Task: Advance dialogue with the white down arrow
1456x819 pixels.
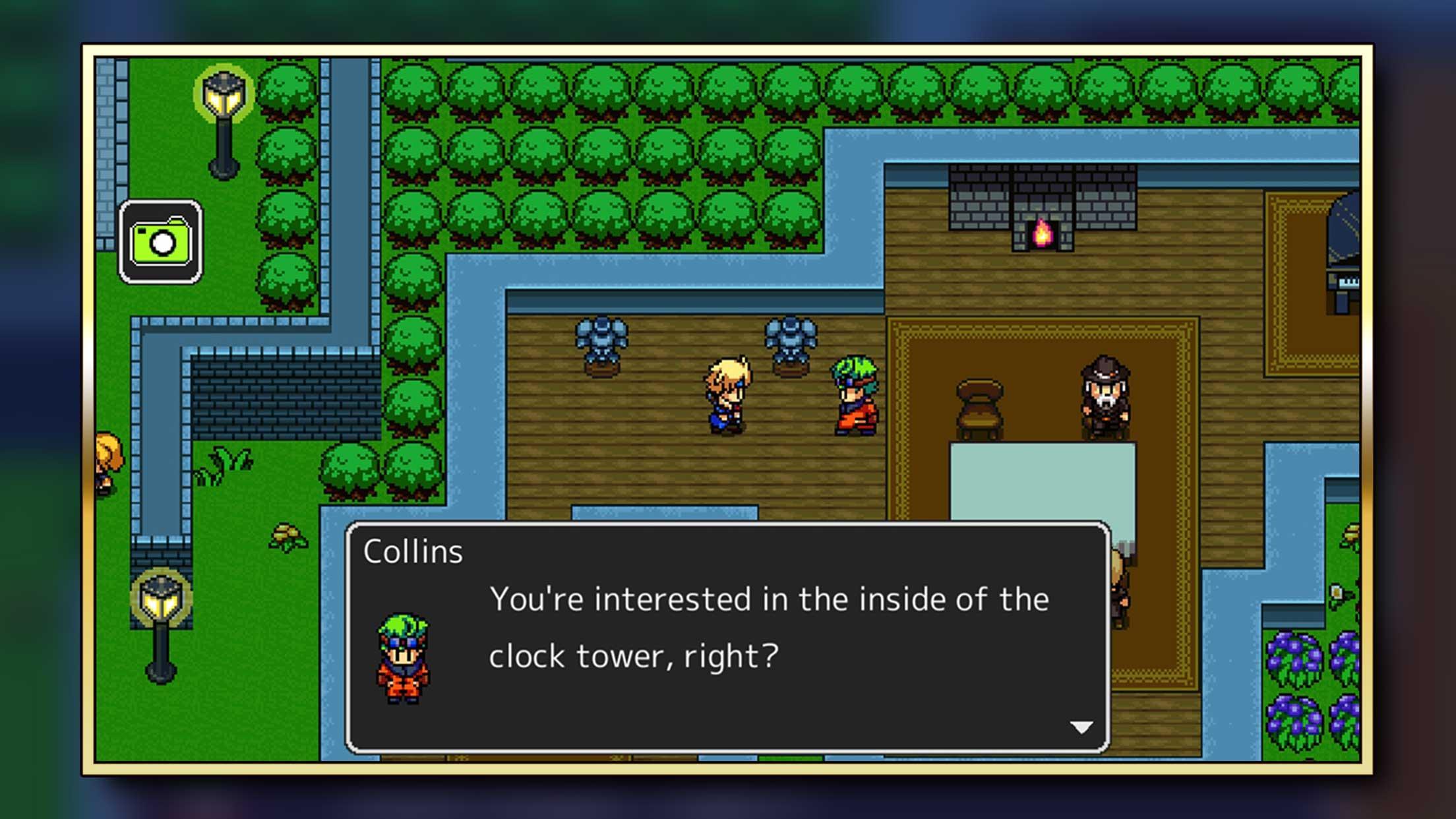Action: [1081, 727]
